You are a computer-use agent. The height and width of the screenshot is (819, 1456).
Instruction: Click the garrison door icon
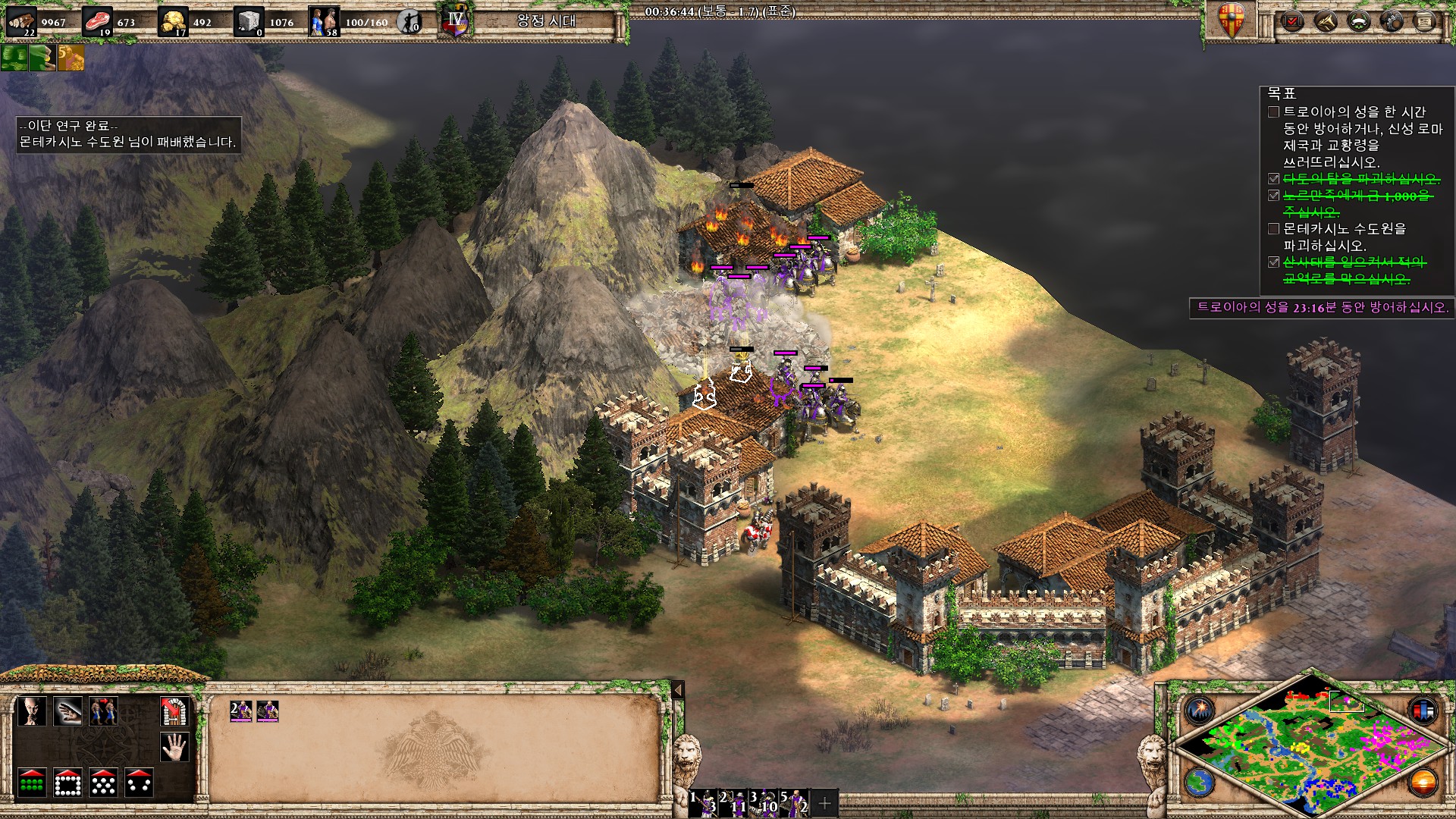pos(174,711)
